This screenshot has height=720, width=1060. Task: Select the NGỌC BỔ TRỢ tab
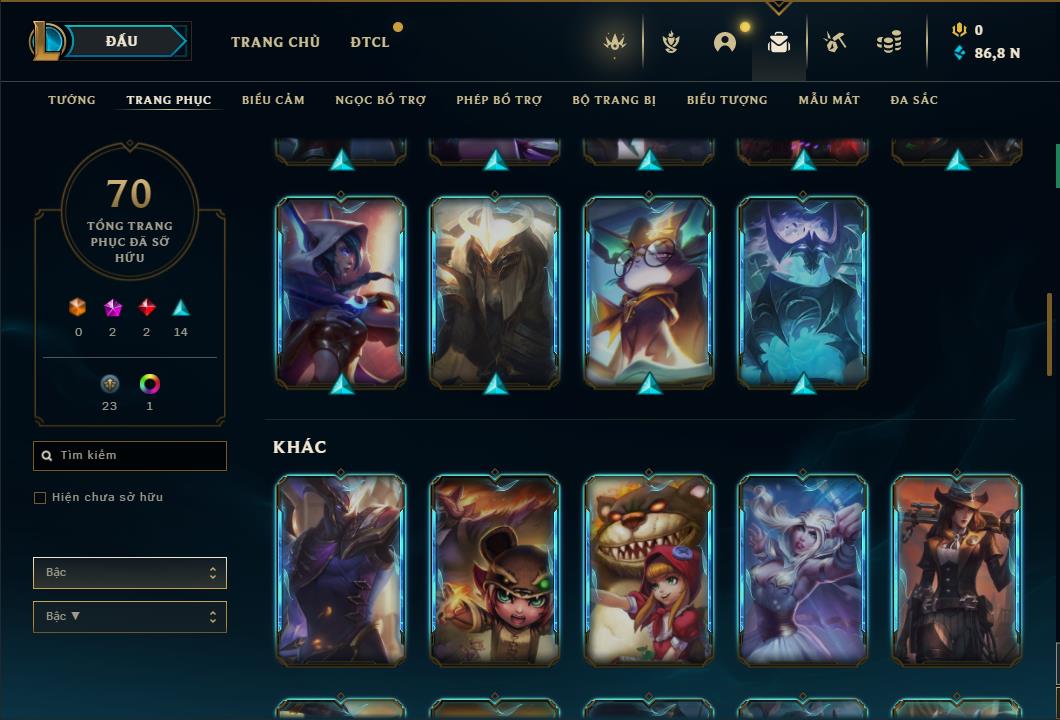(380, 100)
